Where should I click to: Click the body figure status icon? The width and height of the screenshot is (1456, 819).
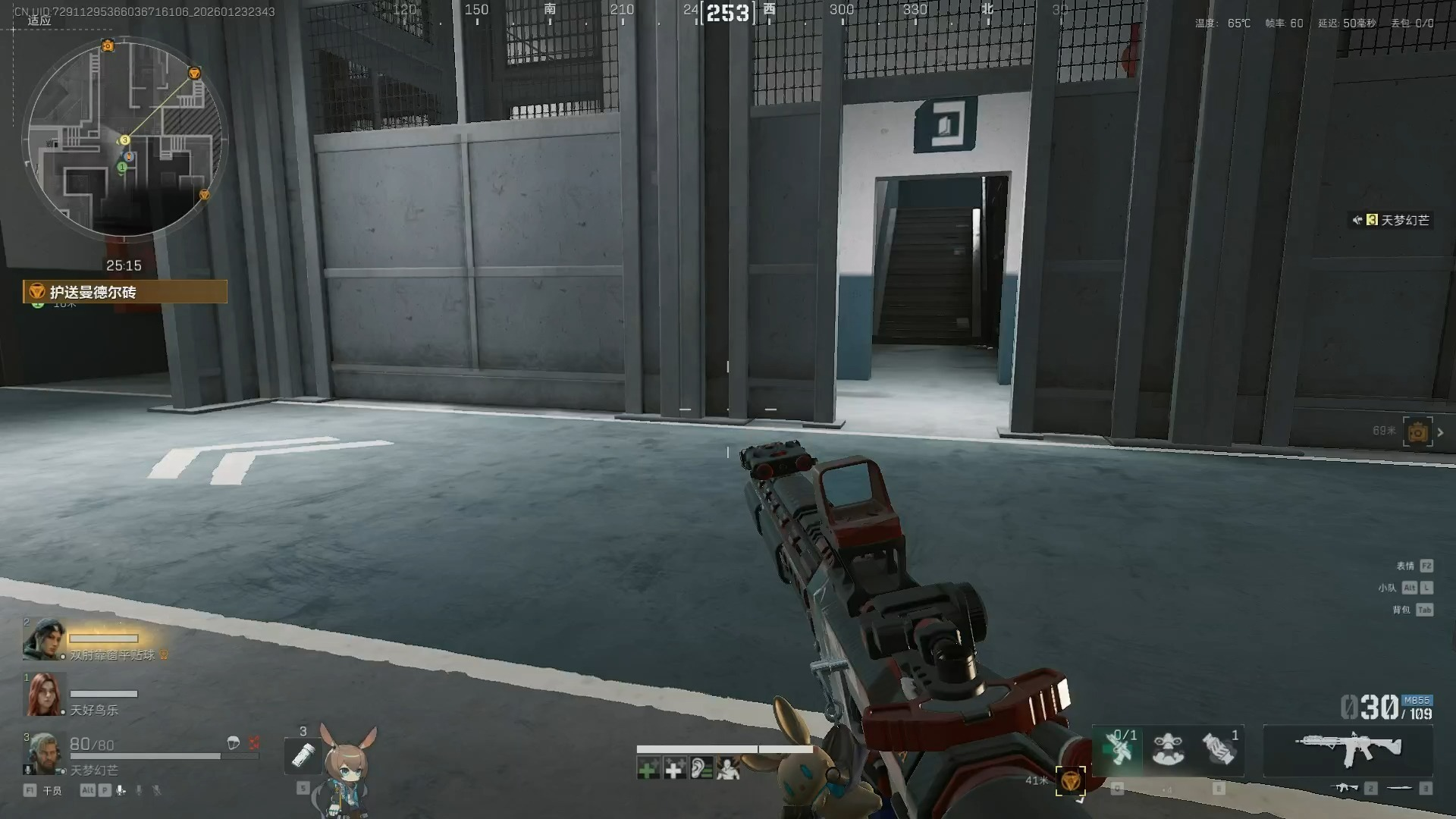728,770
